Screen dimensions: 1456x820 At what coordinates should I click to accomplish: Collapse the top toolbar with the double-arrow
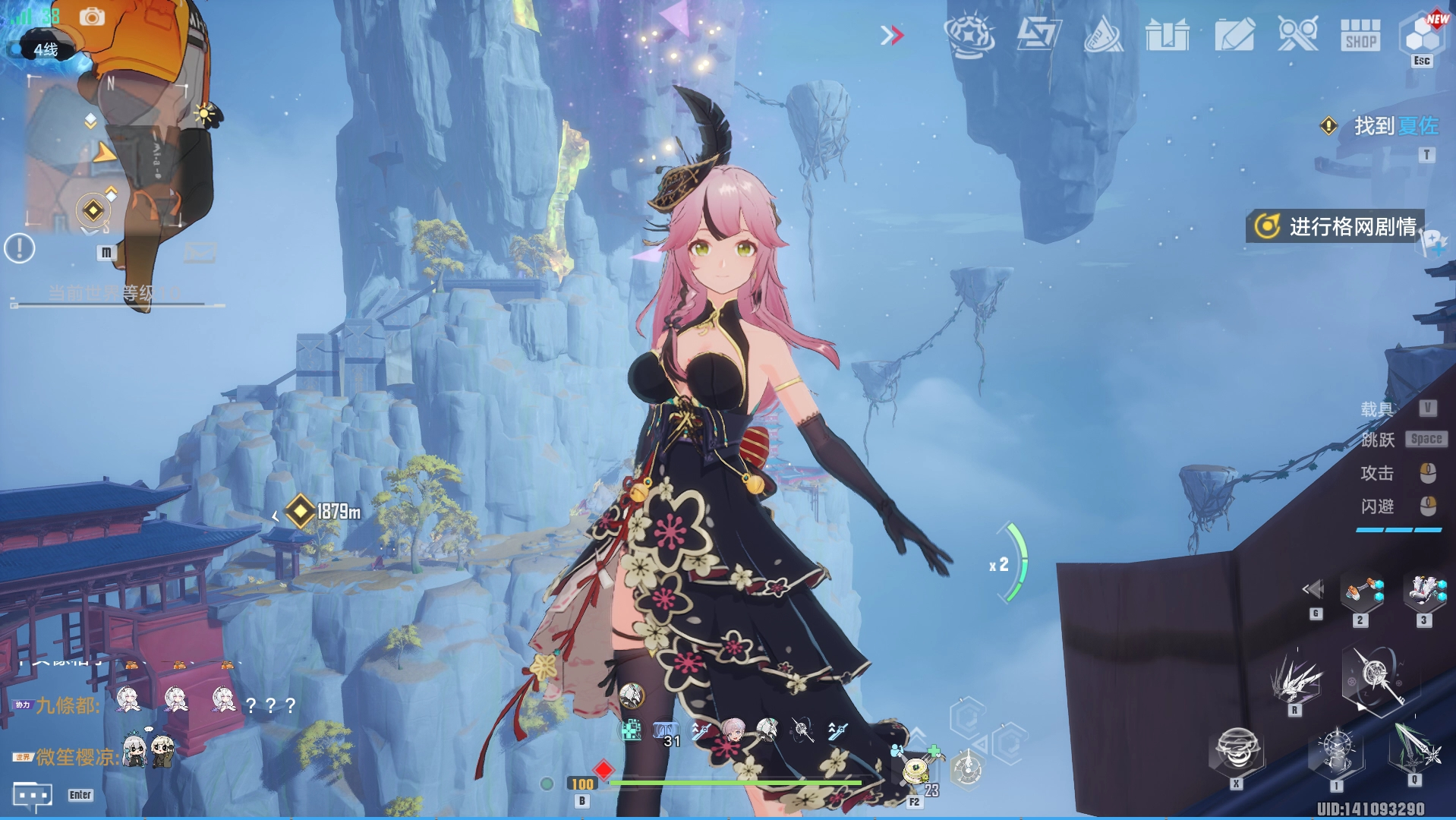pyautogui.click(x=892, y=35)
